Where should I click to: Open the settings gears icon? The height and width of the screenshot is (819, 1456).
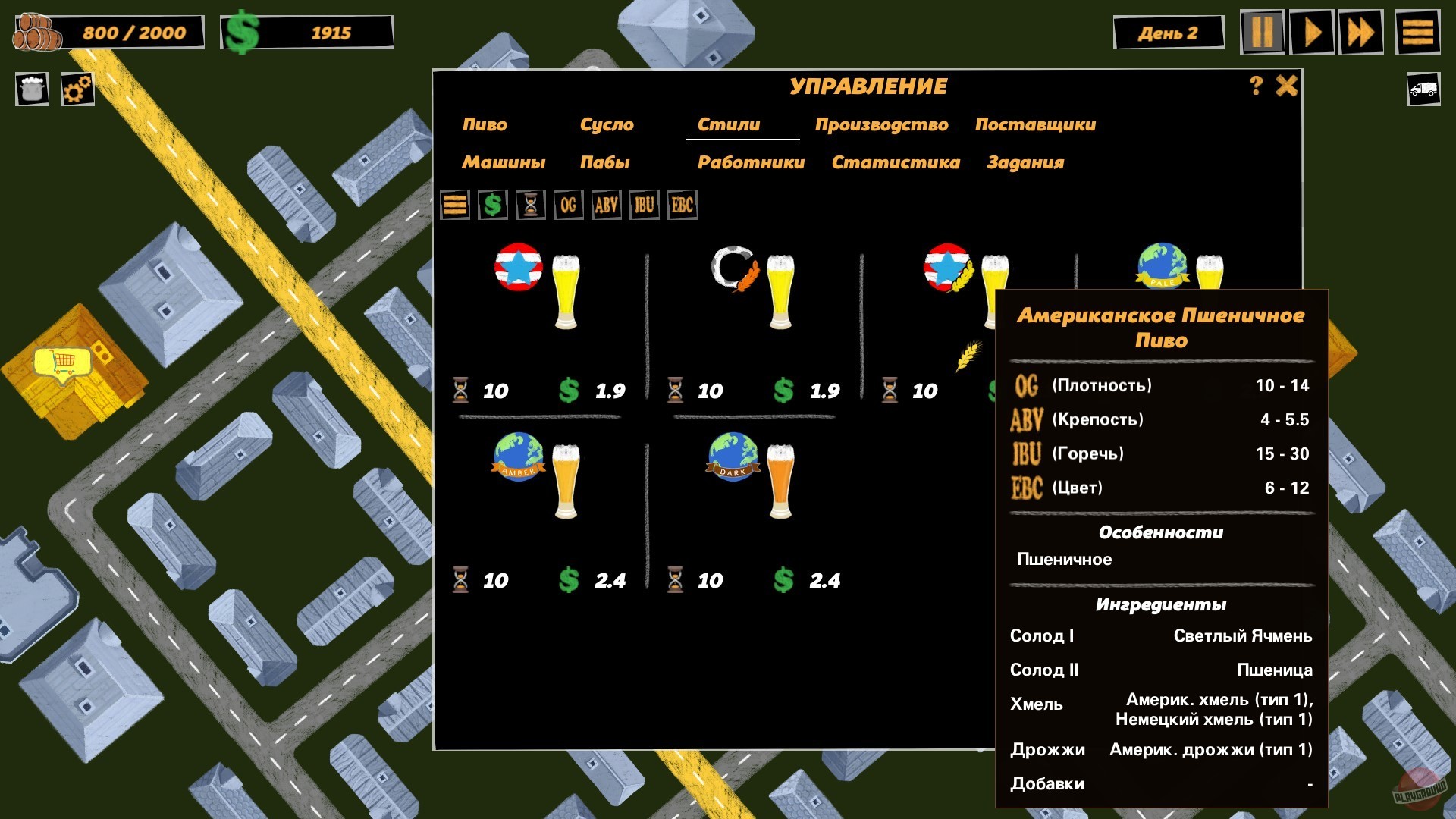(76, 89)
